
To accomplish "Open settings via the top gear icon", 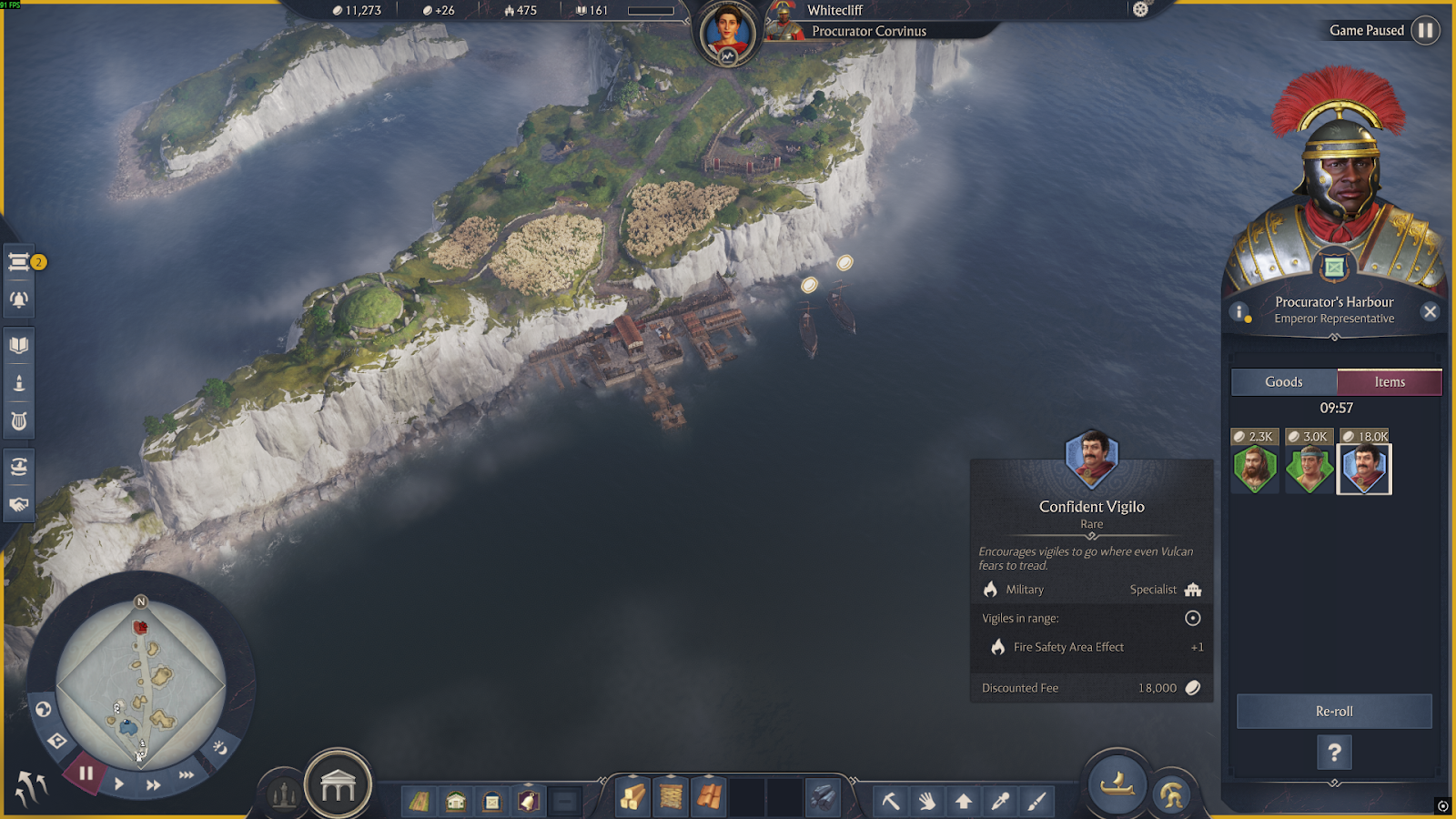I will click(x=1140, y=10).
